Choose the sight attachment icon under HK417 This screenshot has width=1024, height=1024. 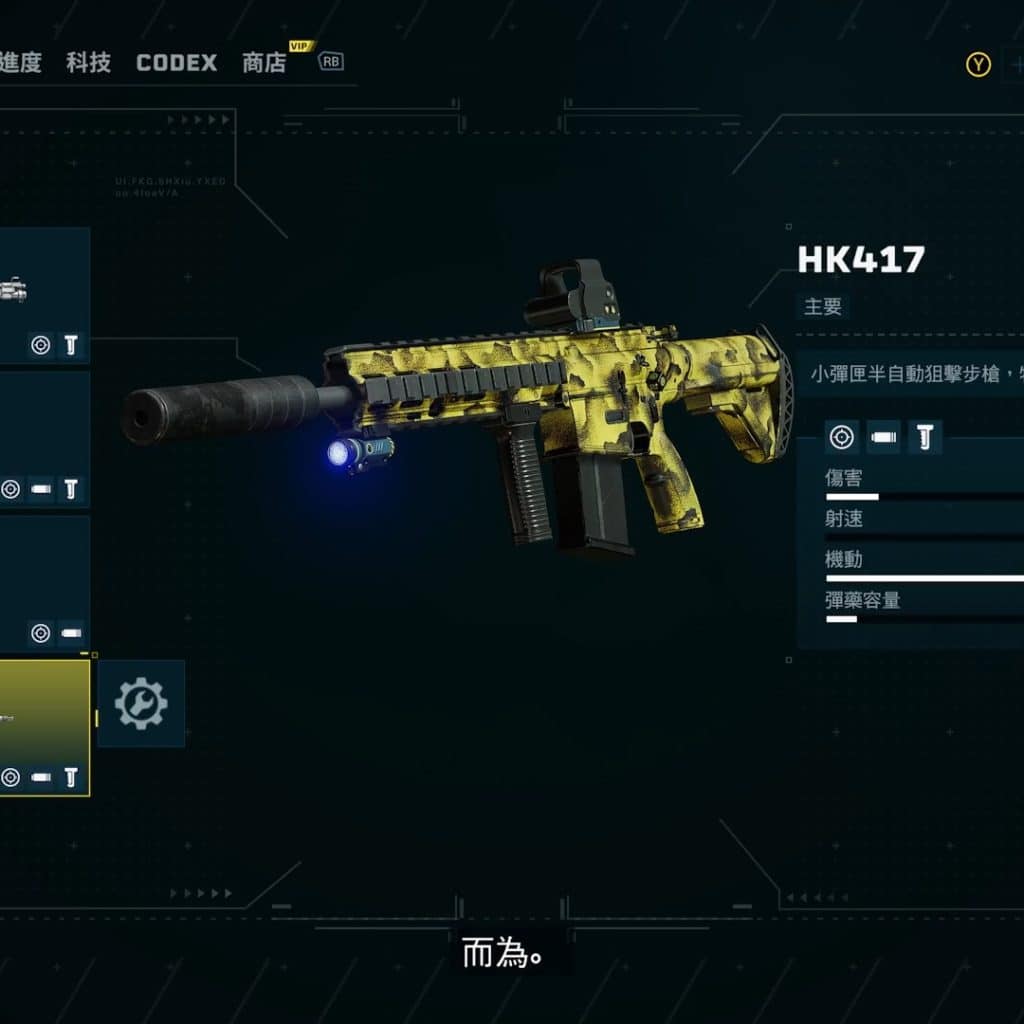point(842,437)
